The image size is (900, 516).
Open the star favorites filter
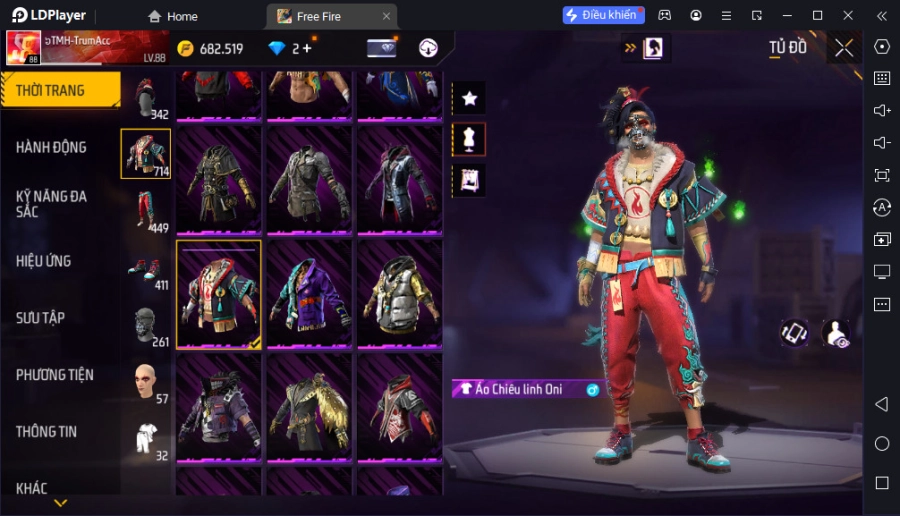tap(469, 98)
